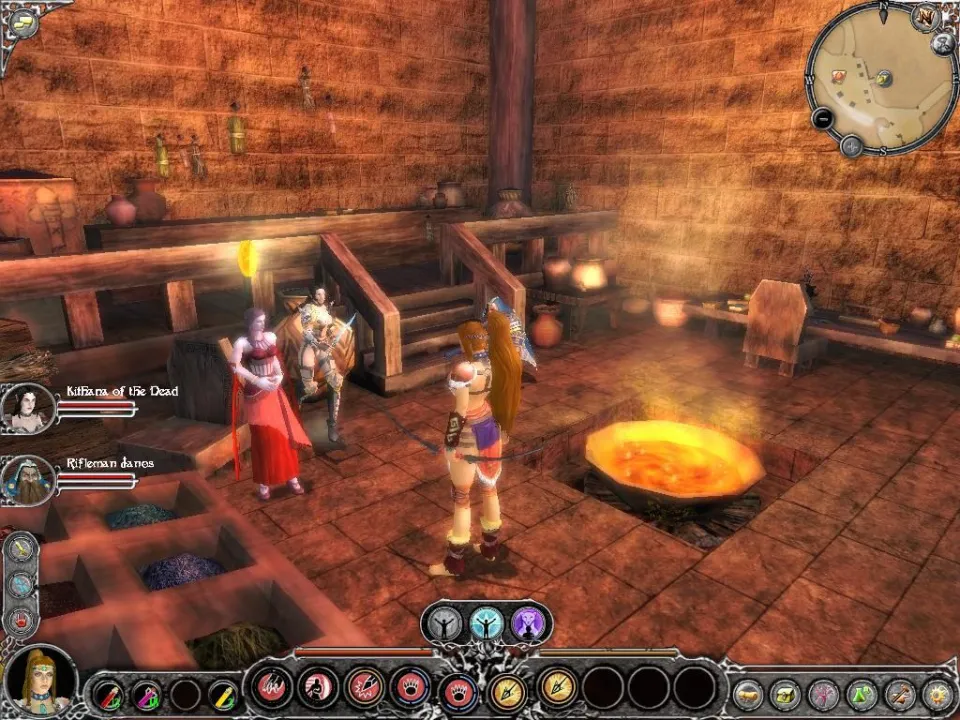This screenshot has height=720, width=960.
Task: Activate the red figure combat art
Action: click(318, 687)
